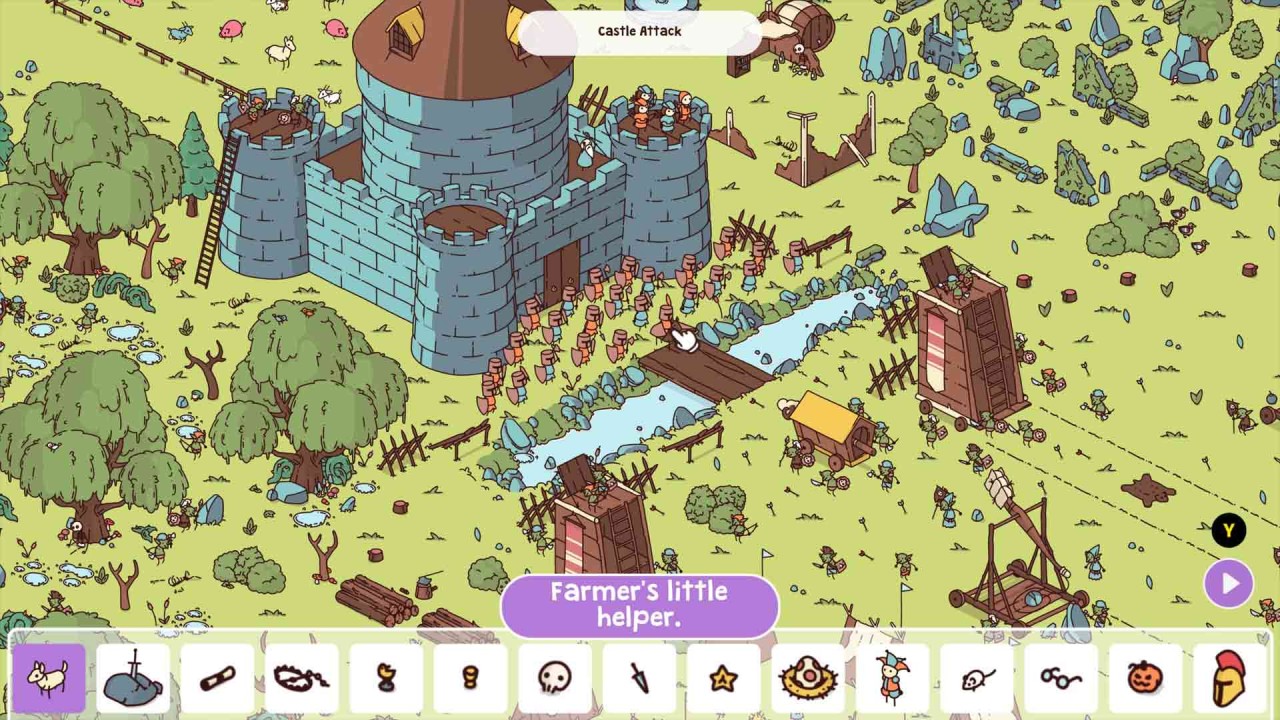Choose the golden plumed helmet slot

pos(1229,679)
